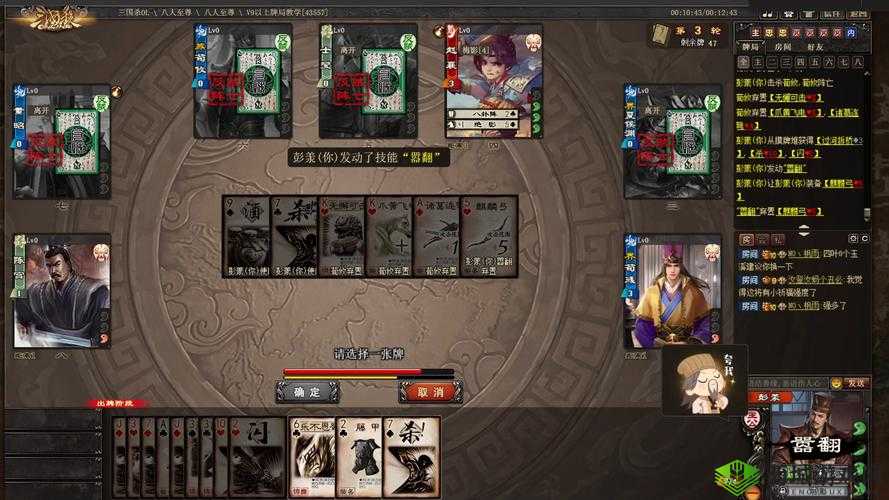Send chat with the 发送 button

(857, 383)
